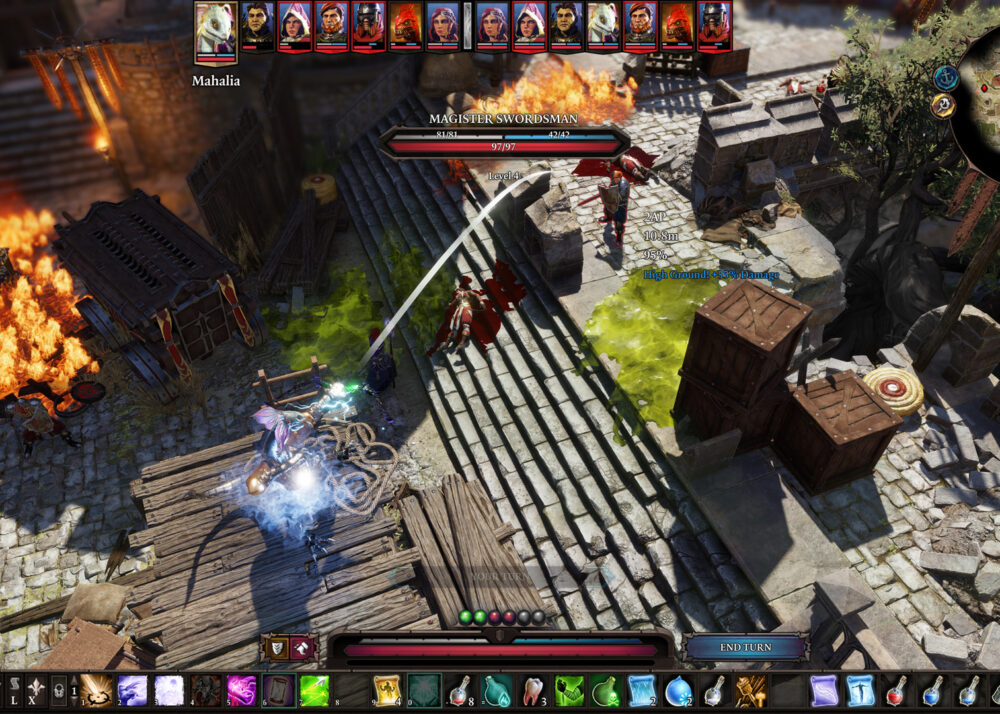1000x714 pixels.
Task: Toggle the padlock hotbar lock icon
Action: click(x=58, y=690)
